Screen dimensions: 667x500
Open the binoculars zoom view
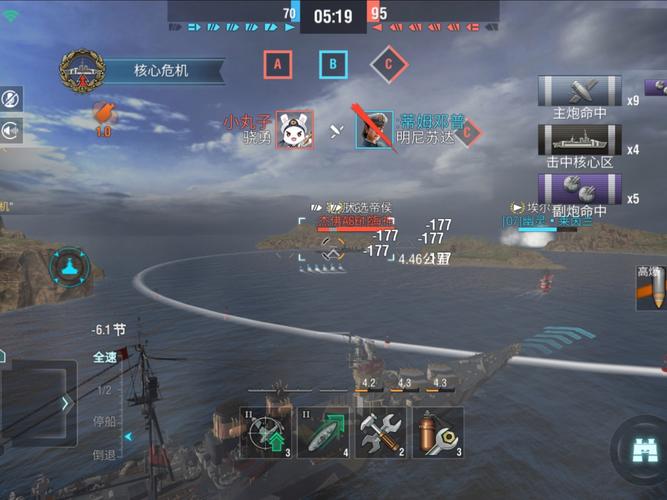pyautogui.click(x=640, y=451)
